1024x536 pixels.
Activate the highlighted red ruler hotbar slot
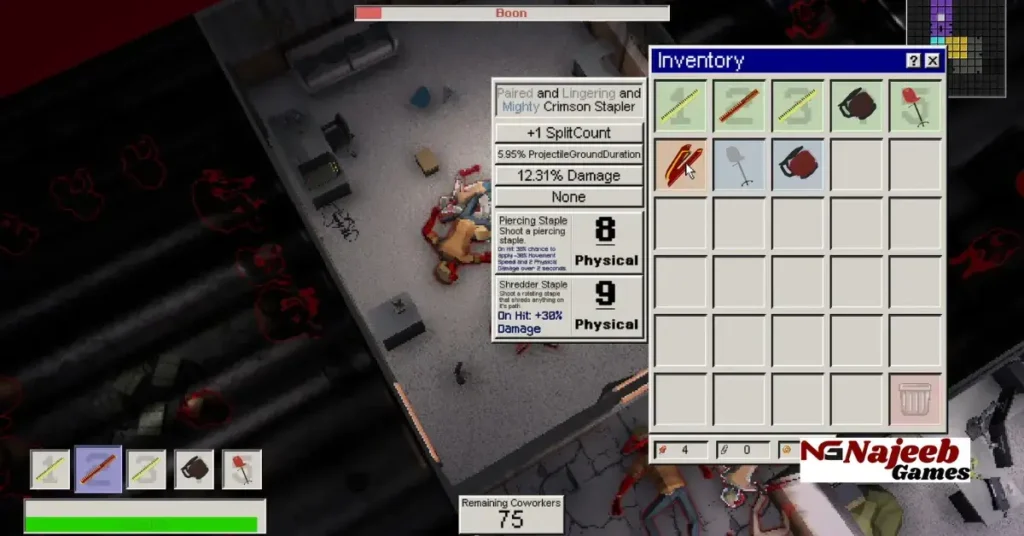pos(99,469)
